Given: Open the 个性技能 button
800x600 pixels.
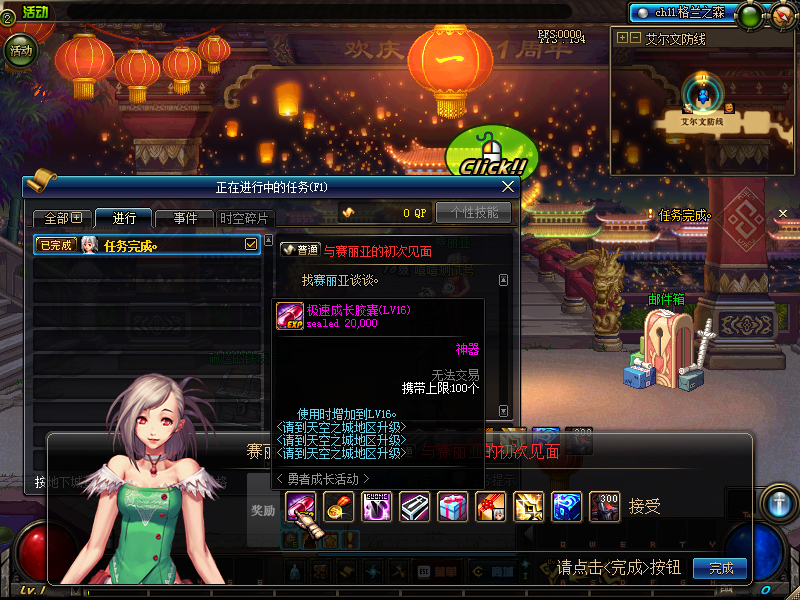Looking at the screenshot, I should 474,213.
